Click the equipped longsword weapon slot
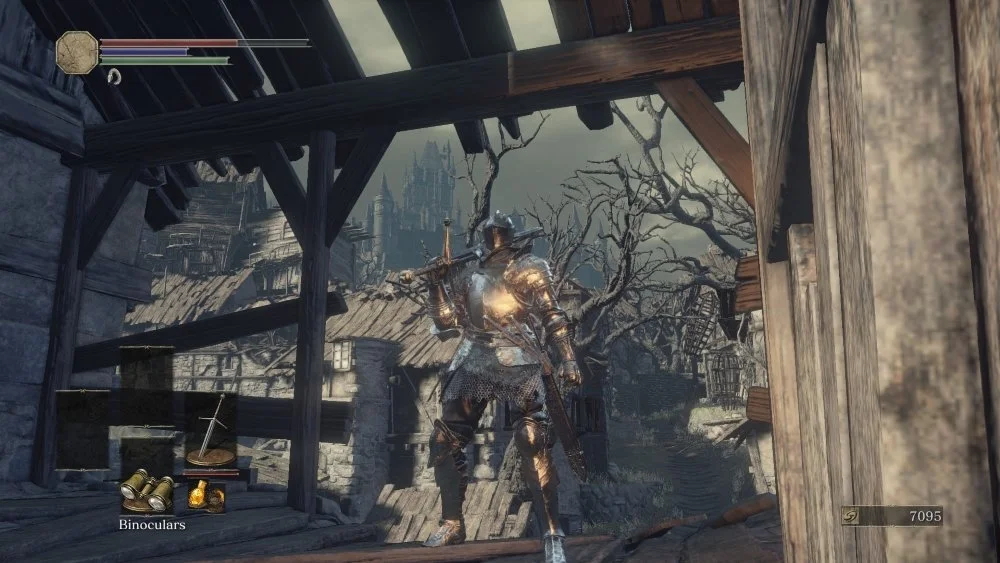This screenshot has width=1000, height=563. [211, 430]
